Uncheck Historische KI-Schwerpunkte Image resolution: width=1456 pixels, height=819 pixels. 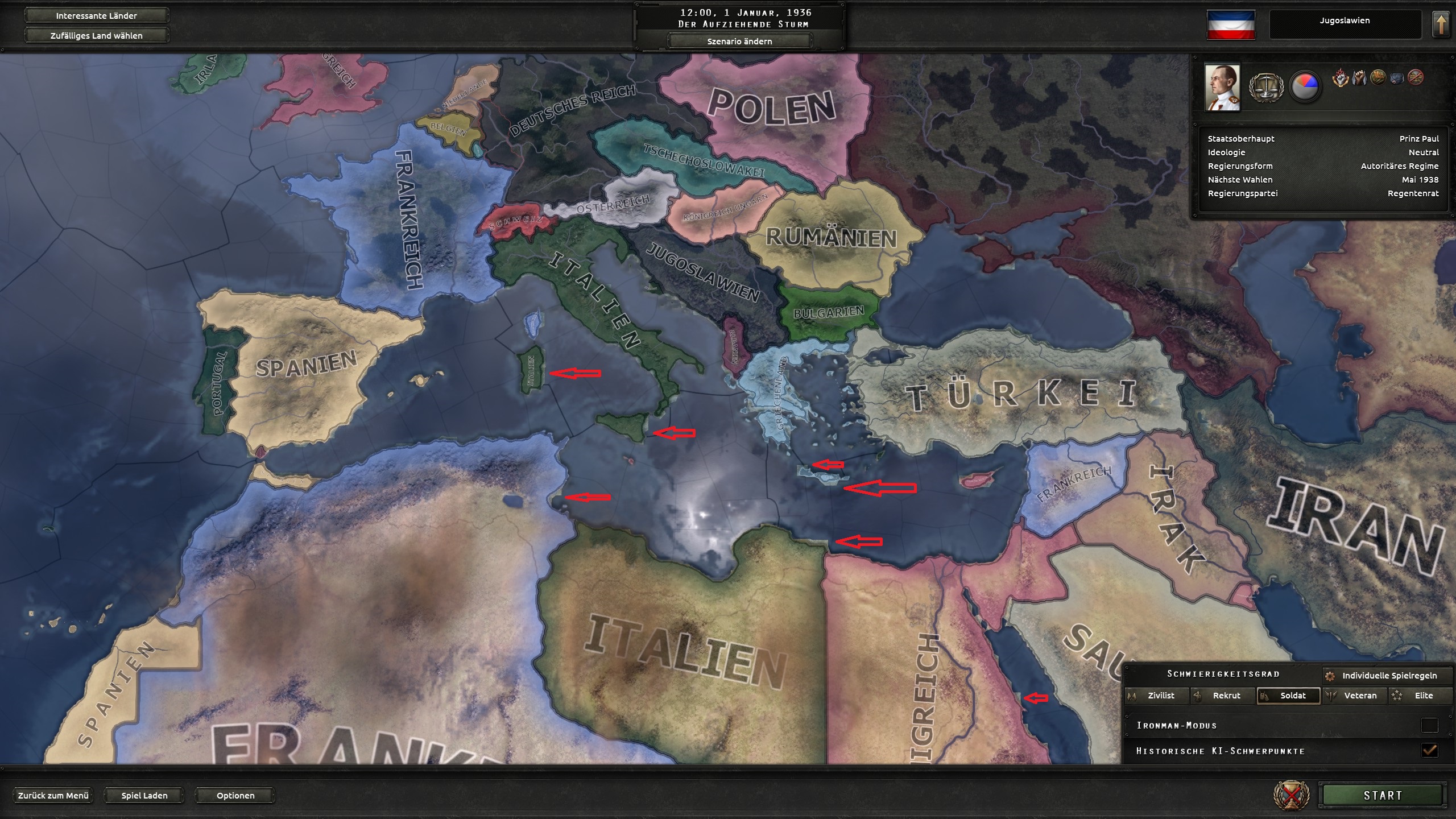[x=1429, y=750]
